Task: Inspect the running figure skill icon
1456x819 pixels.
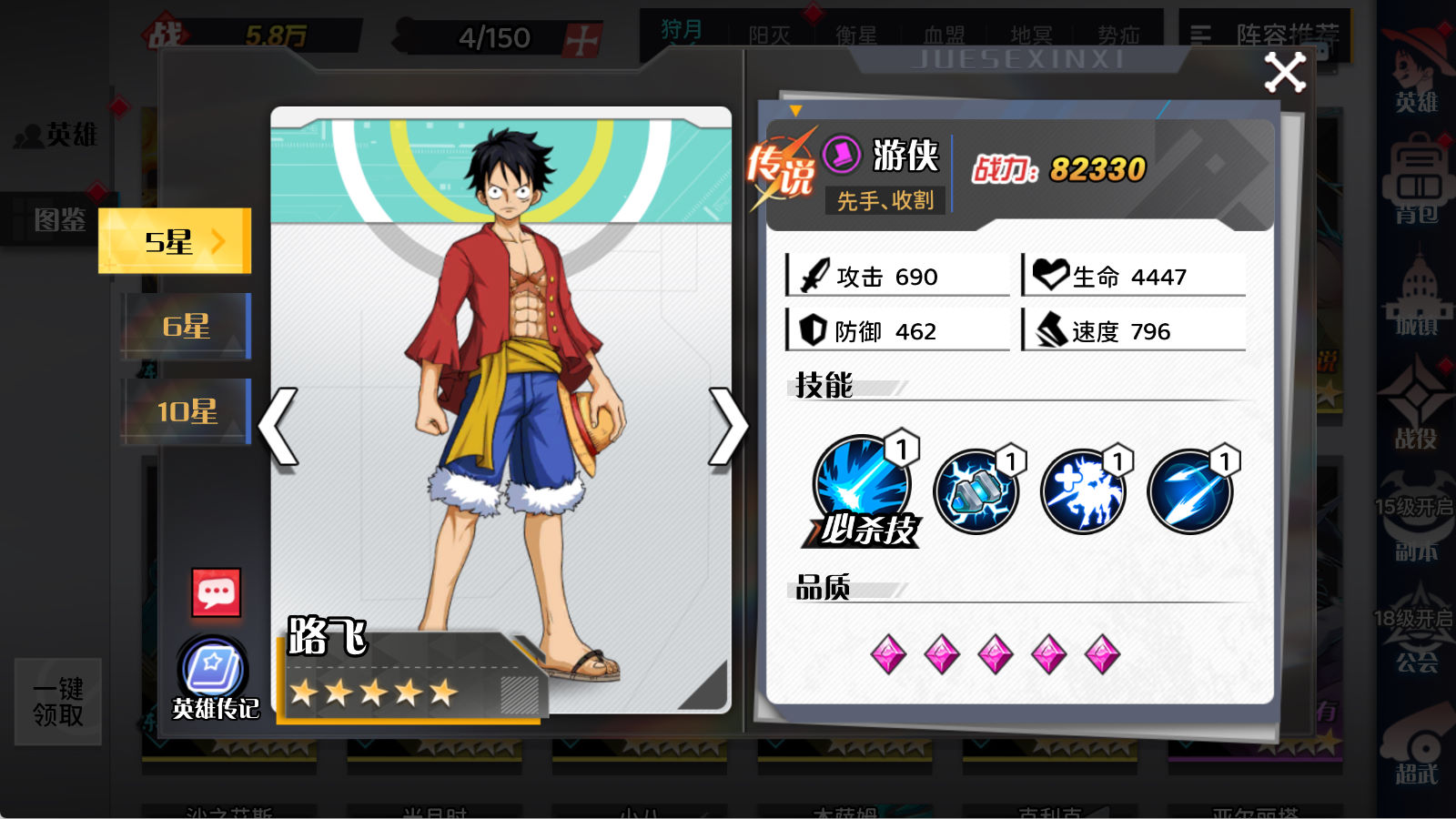Action: (1083, 491)
